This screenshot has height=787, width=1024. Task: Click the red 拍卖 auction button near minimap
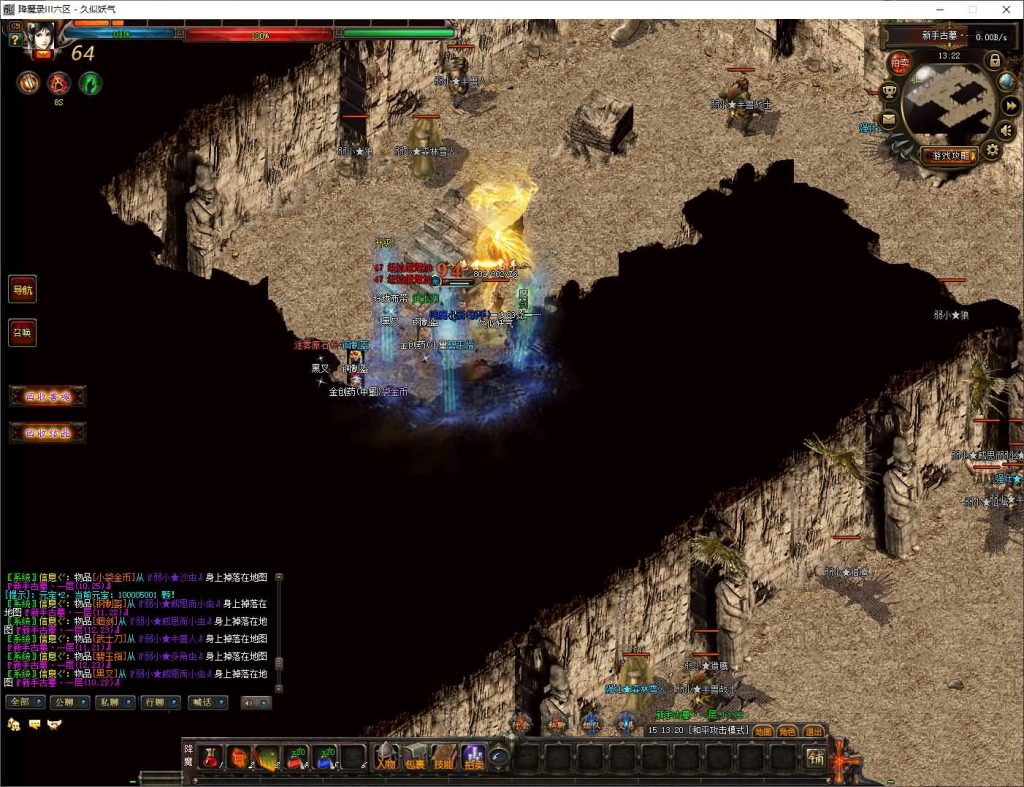pyautogui.click(x=901, y=63)
